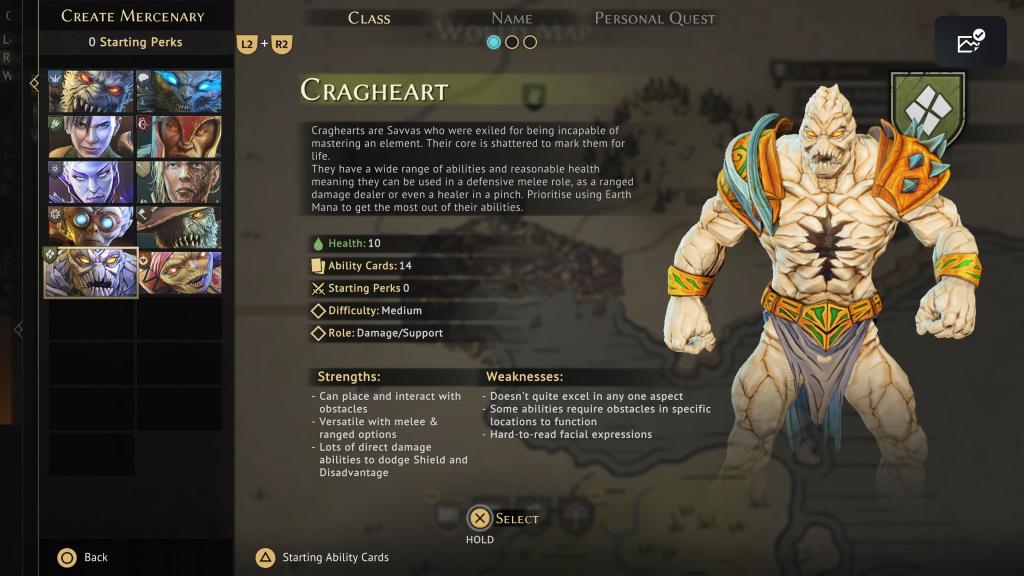Choose the purple-skinned Spellweaver portrait
This screenshot has width=1024, height=576.
pos(91,182)
